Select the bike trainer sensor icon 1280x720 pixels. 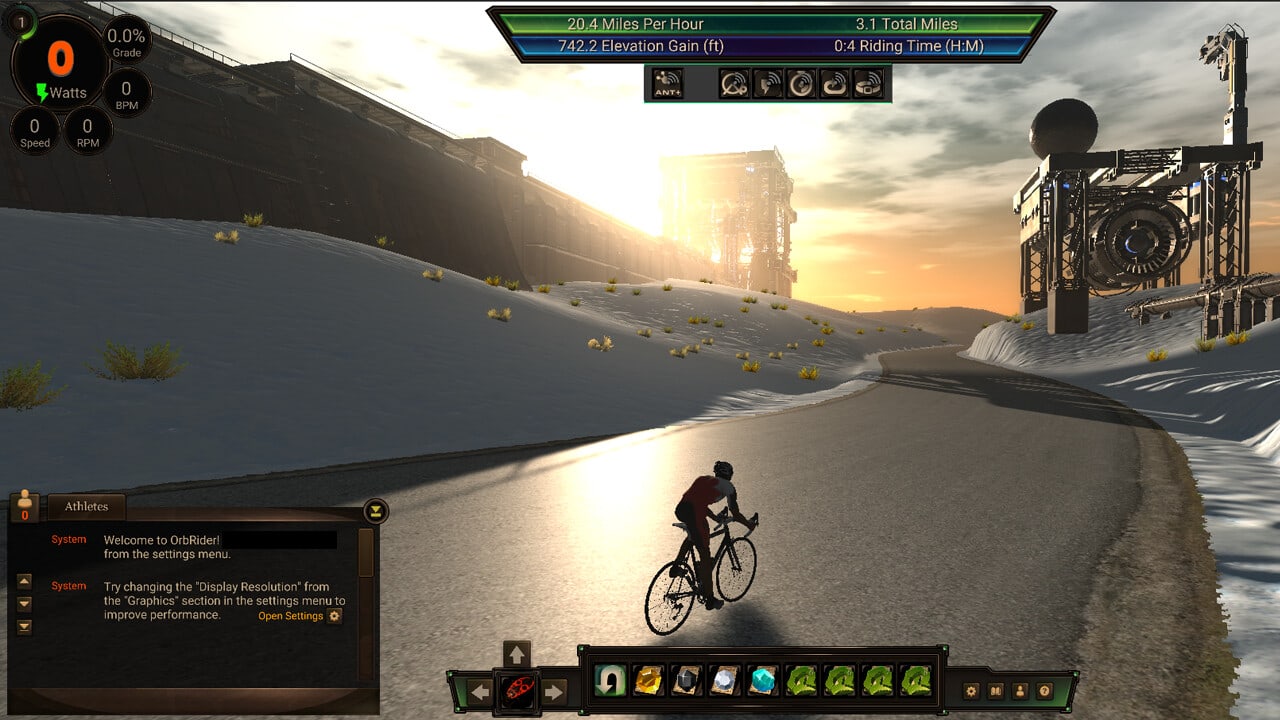click(734, 83)
